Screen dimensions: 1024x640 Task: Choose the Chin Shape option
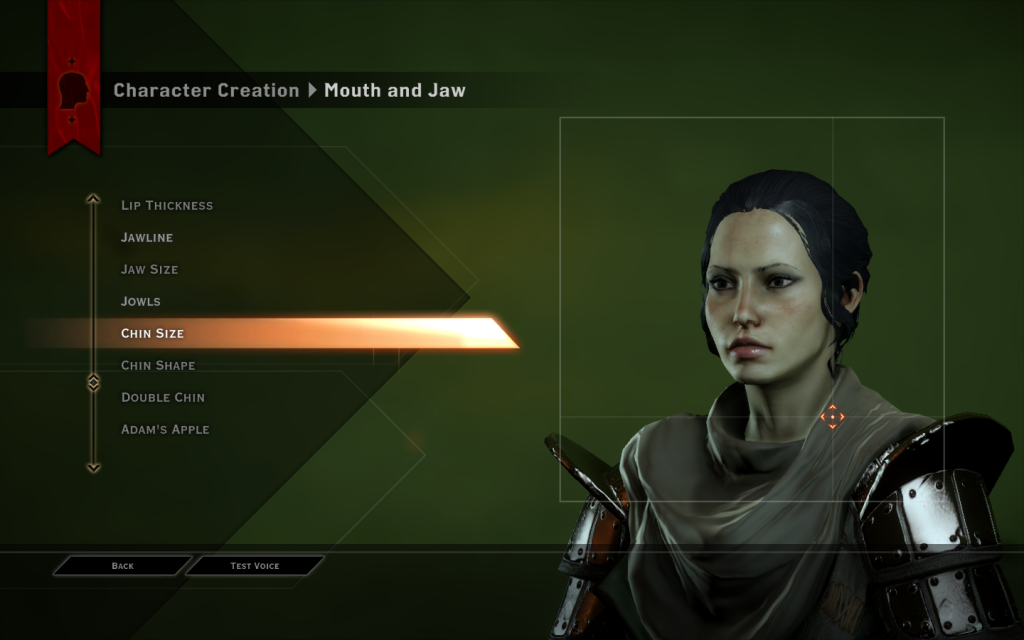coord(158,366)
